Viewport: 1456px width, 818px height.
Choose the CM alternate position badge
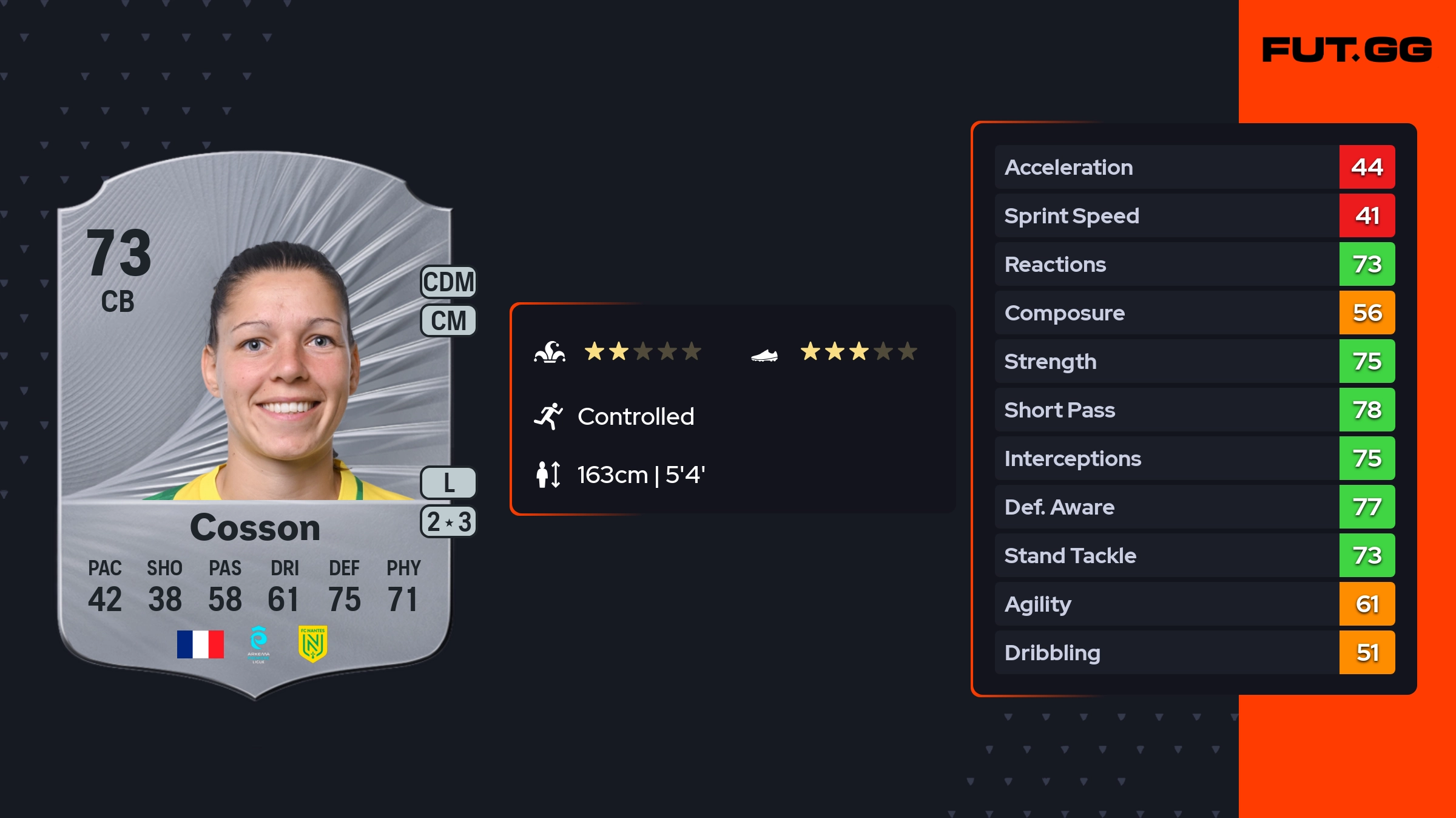(x=449, y=320)
